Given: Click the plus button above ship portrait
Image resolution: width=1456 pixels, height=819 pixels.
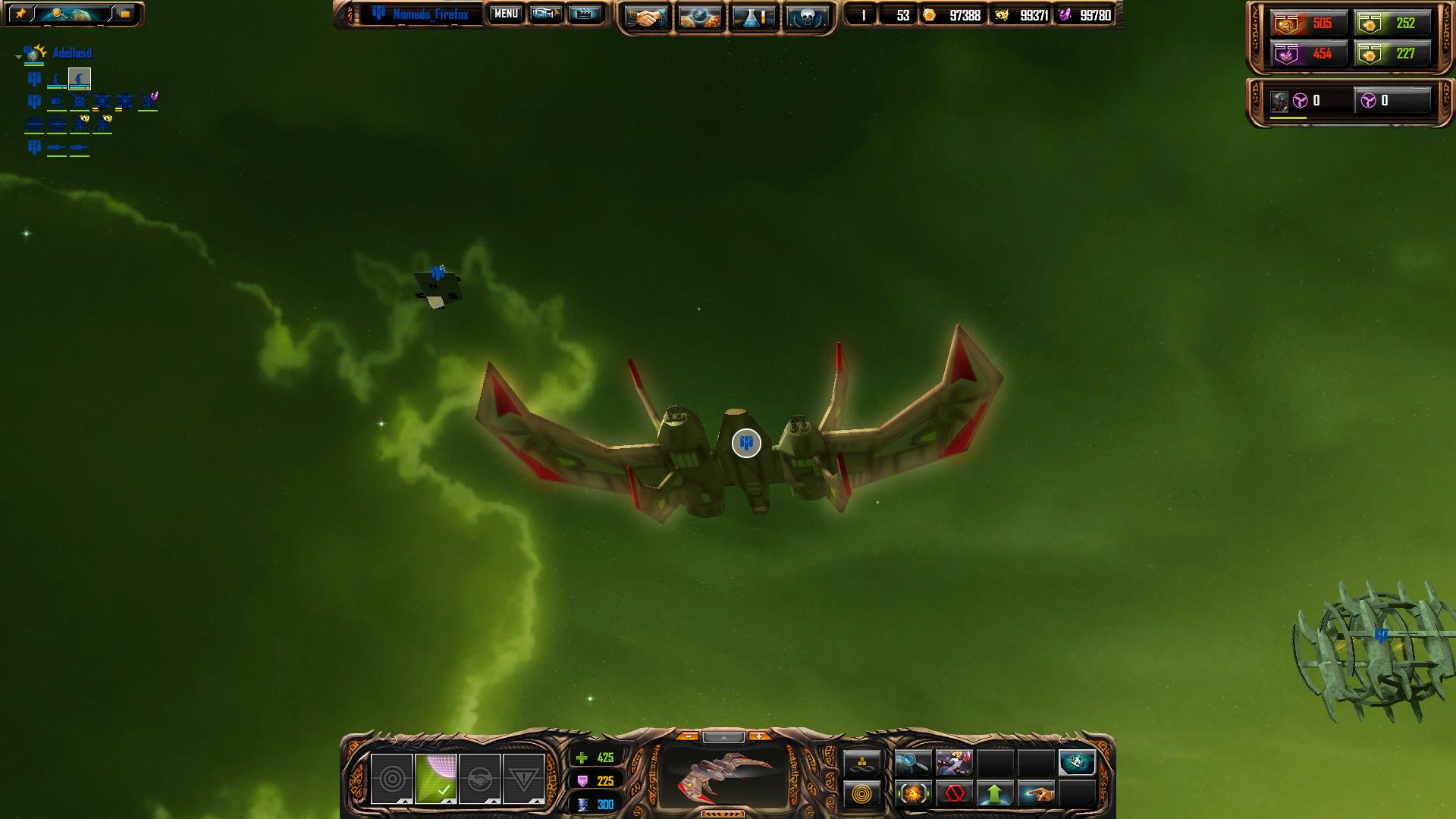Looking at the screenshot, I should point(758,736).
